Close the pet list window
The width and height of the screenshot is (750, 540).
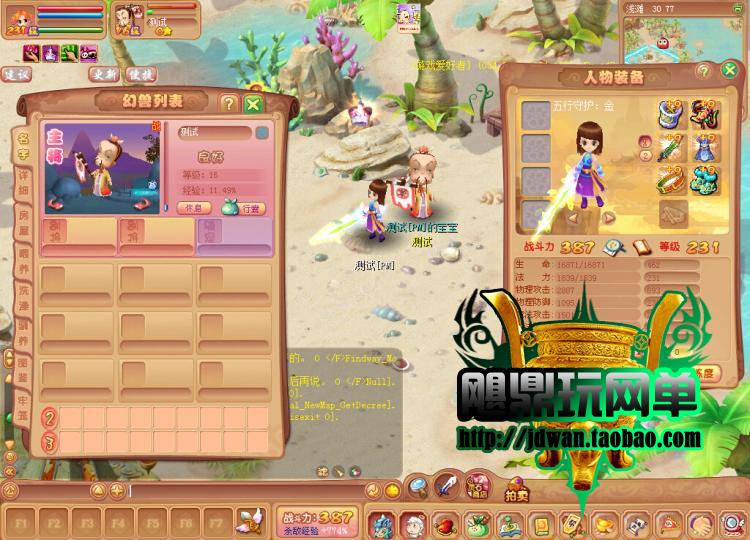click(253, 103)
